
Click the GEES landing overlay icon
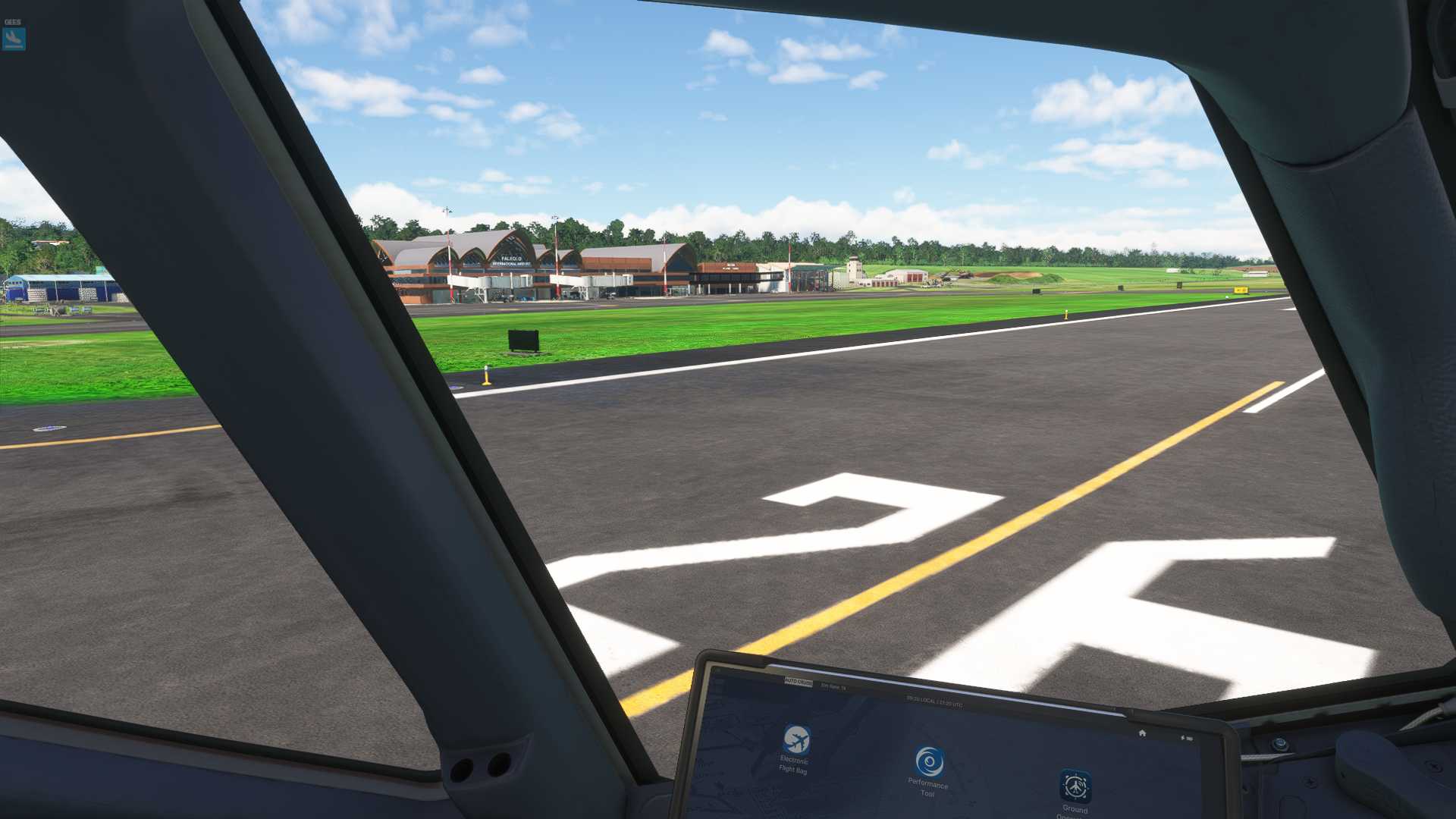pos(14,38)
